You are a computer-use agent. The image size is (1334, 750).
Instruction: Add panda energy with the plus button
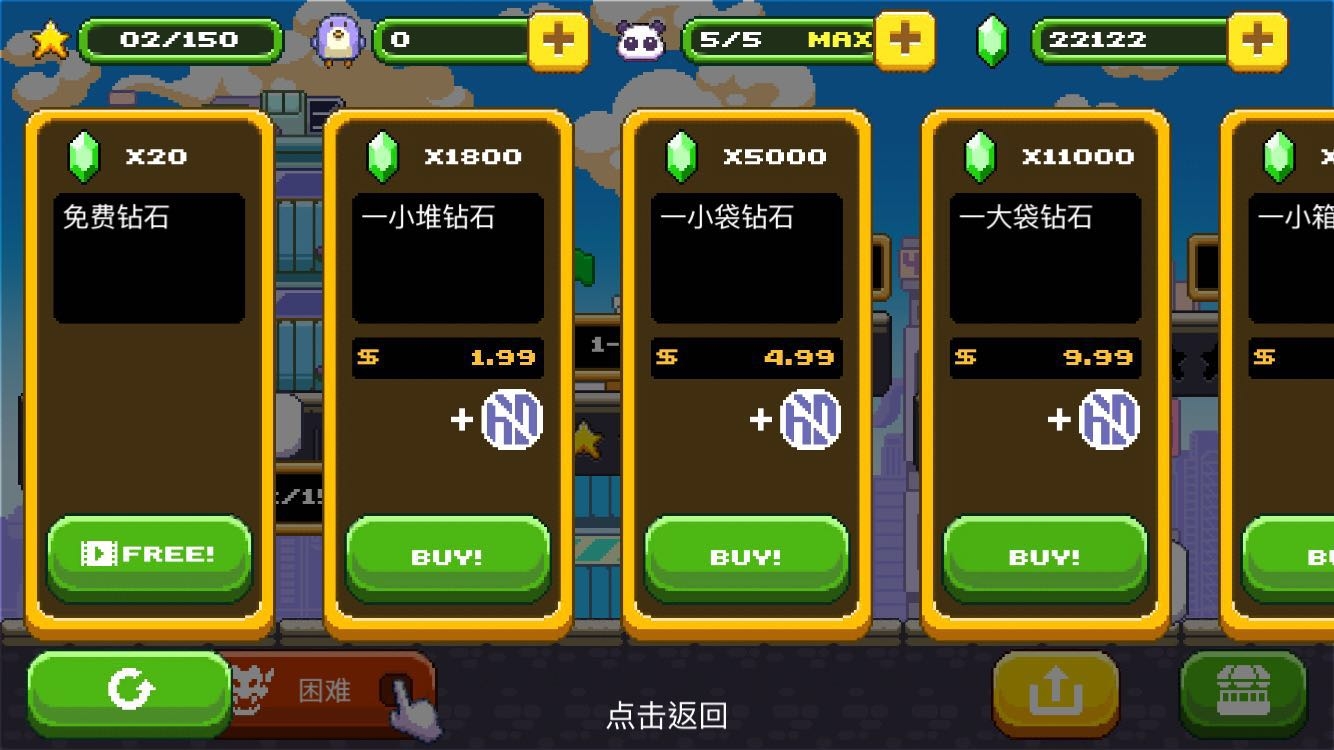904,41
